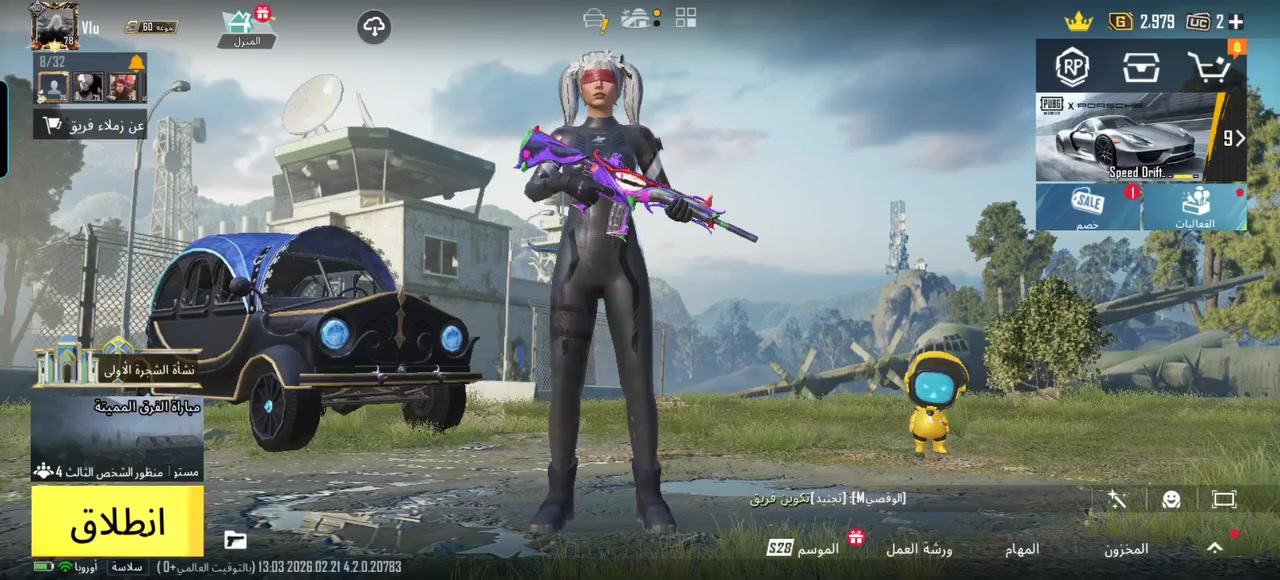Change game mode via مباراة الفرق المميتة panel
This screenshot has height=580, width=1280.
[x=117, y=437]
